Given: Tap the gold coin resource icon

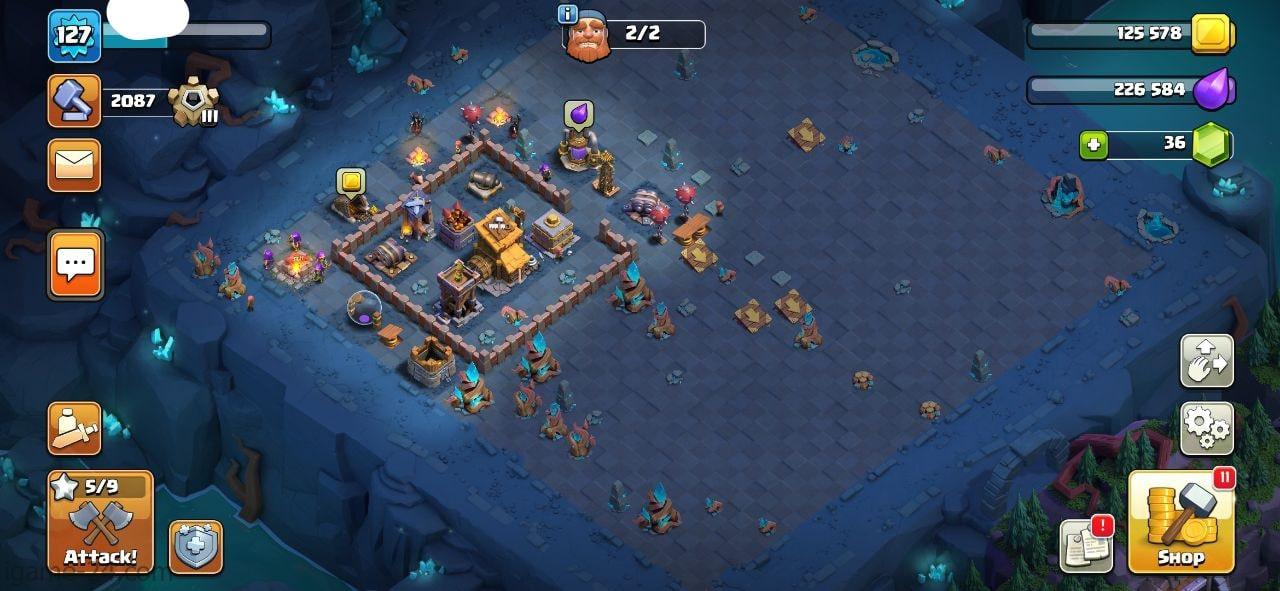Looking at the screenshot, I should (1212, 34).
